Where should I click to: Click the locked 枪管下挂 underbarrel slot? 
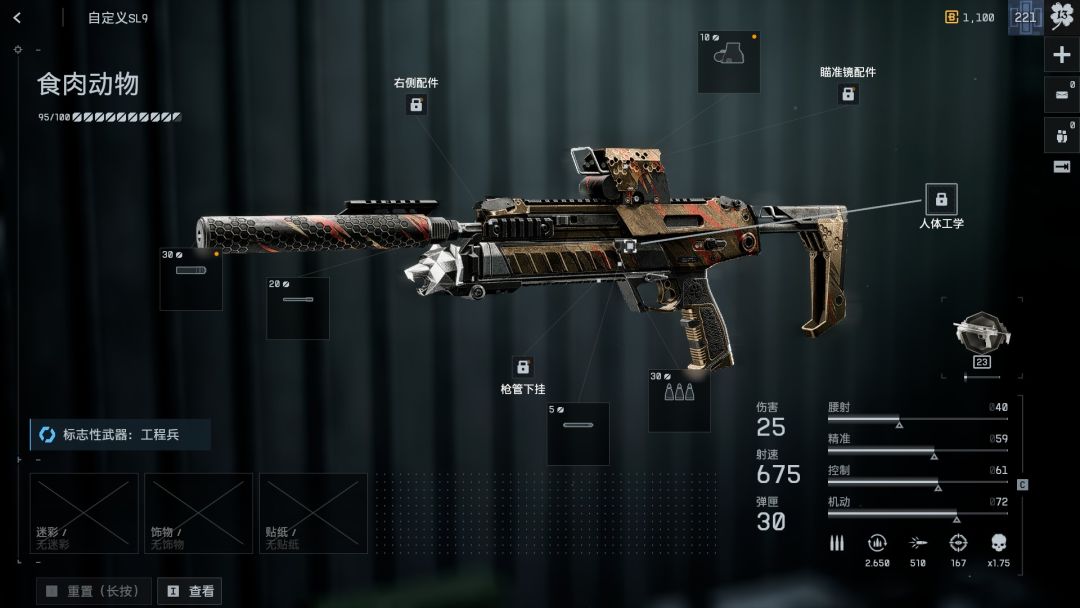pyautogui.click(x=522, y=367)
